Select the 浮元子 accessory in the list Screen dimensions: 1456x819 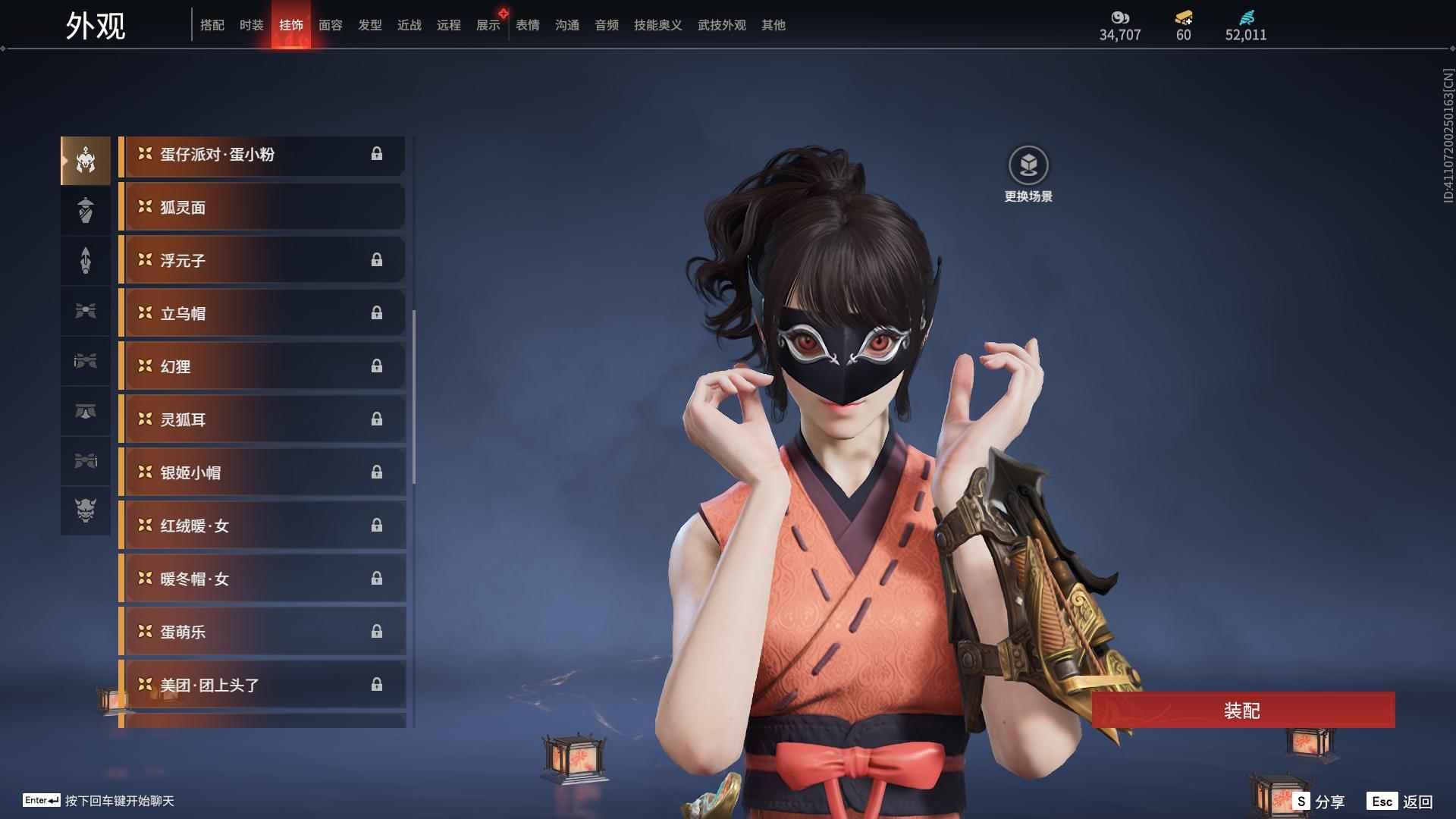click(262, 260)
